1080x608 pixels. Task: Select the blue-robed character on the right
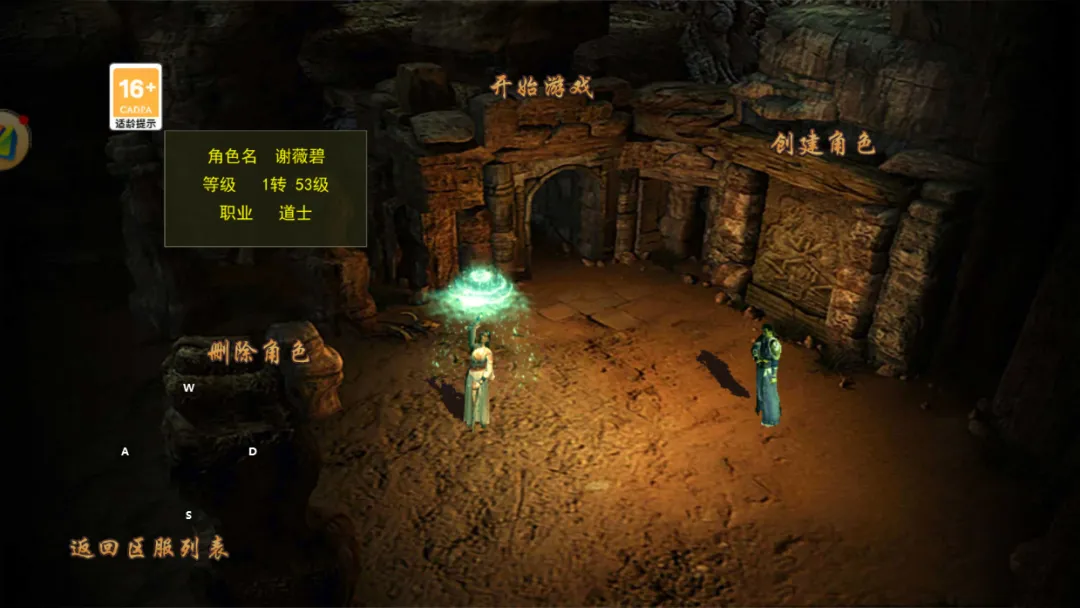click(x=767, y=375)
